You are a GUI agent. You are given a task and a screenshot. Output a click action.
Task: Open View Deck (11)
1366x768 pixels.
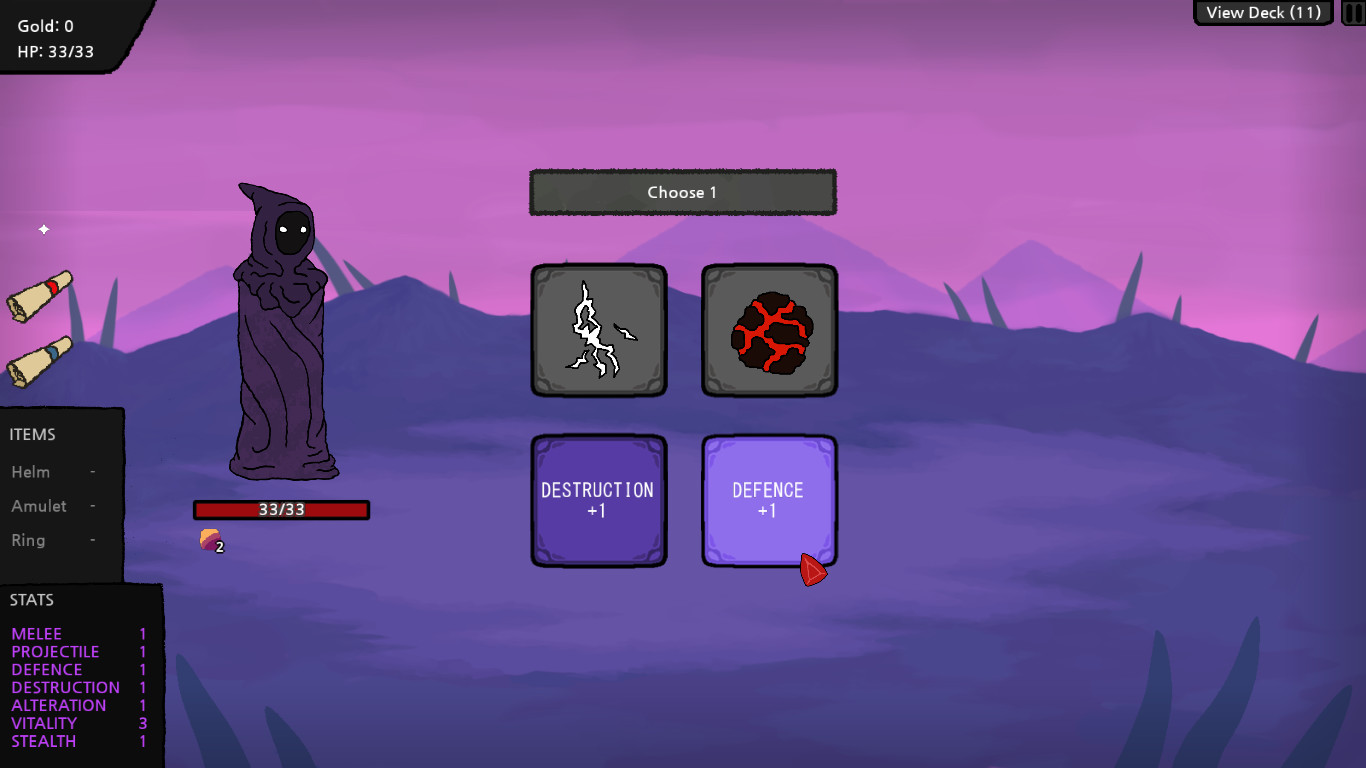coord(1262,13)
